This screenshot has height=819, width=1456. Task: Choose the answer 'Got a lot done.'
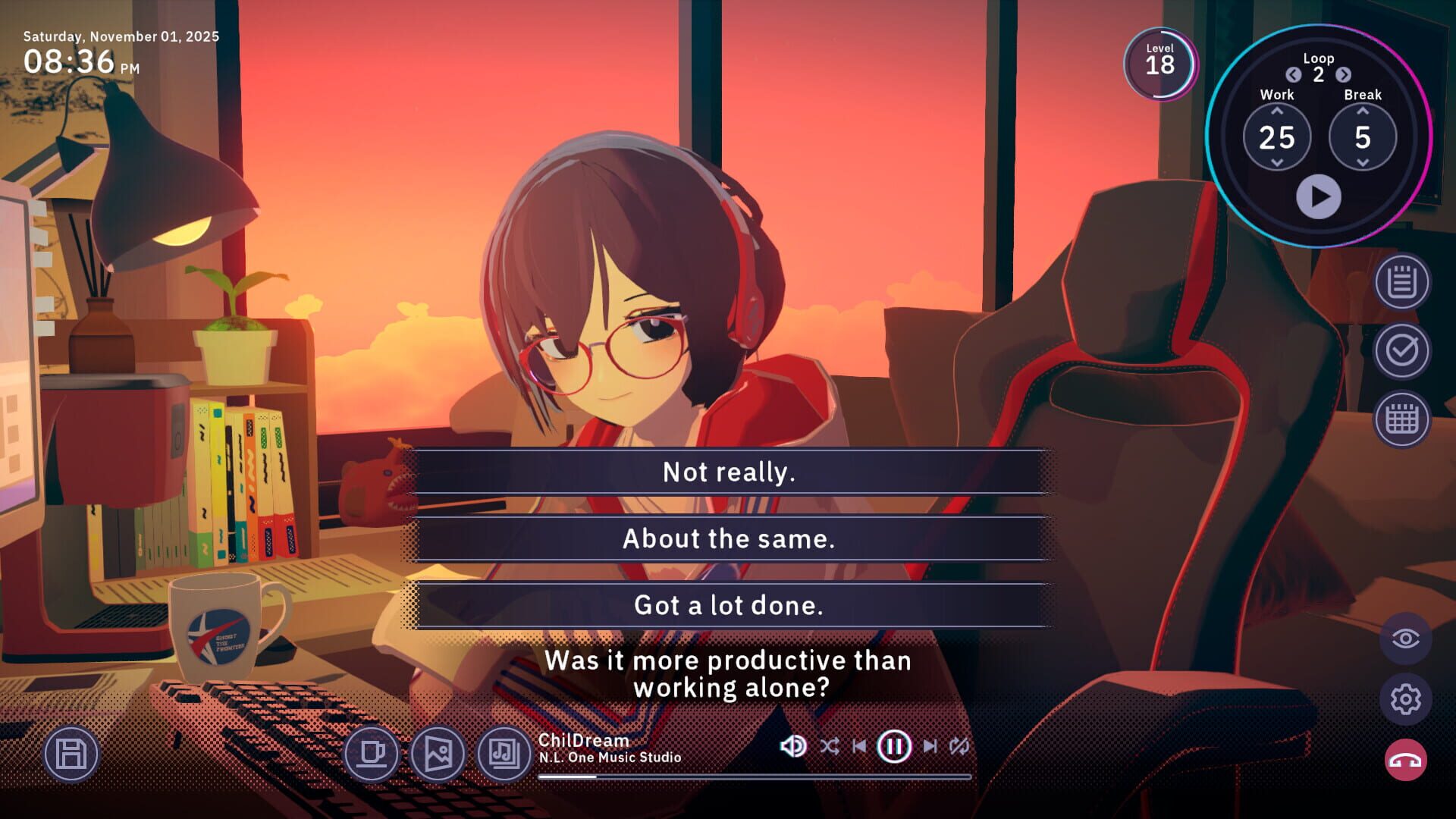pos(728,605)
